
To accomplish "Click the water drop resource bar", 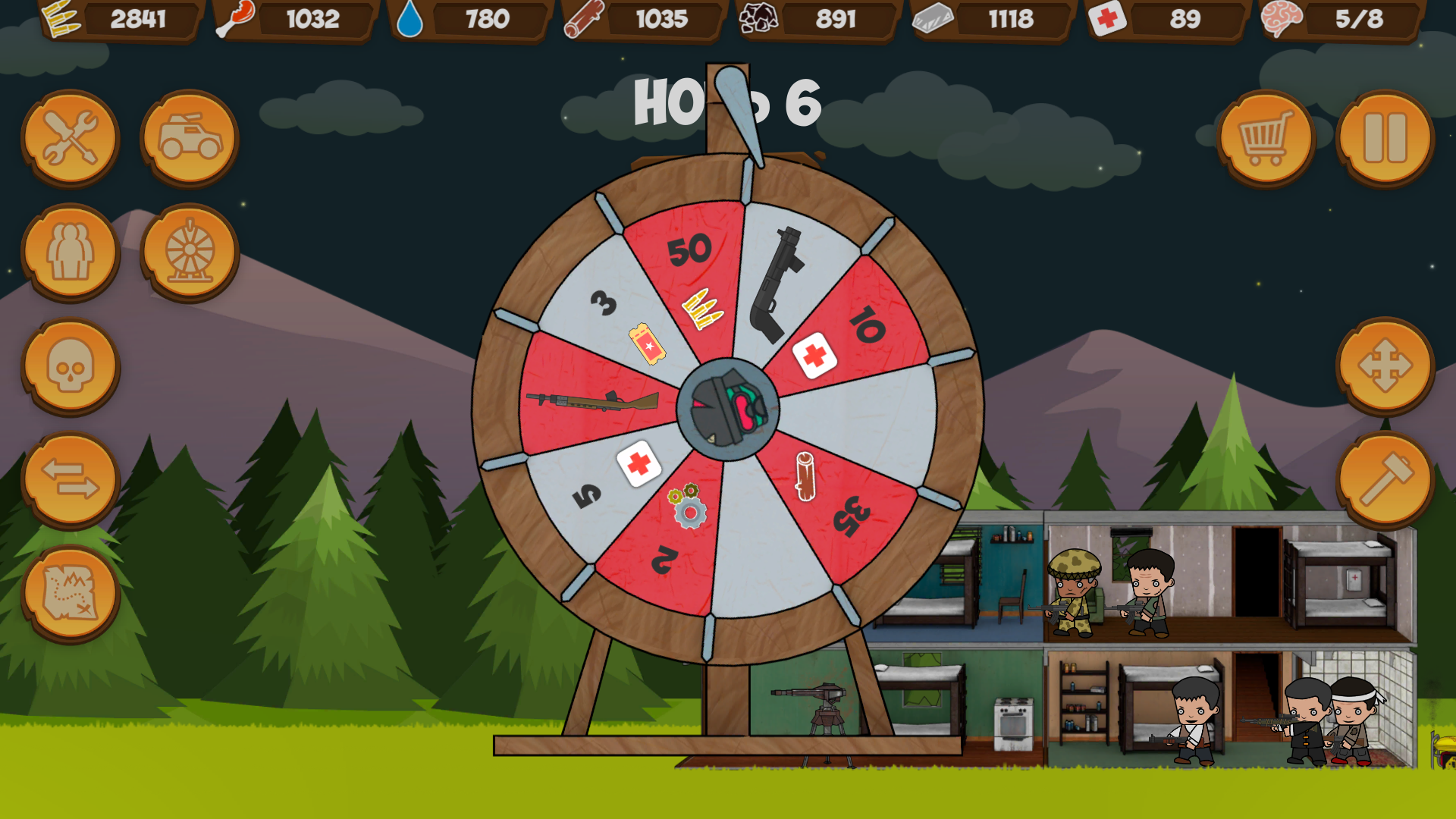I will (x=470, y=19).
